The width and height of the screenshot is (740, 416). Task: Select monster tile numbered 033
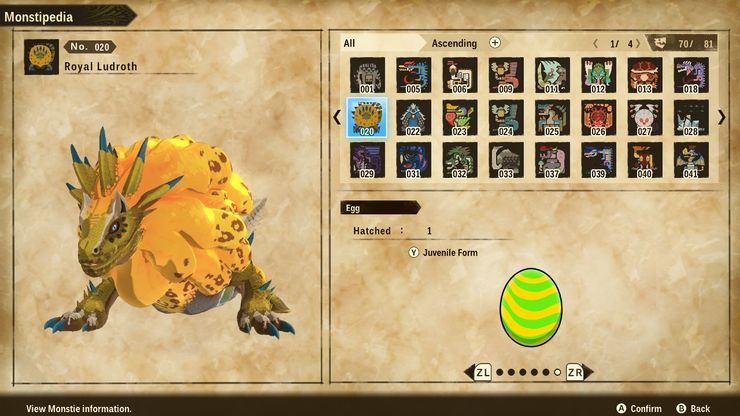coord(505,160)
